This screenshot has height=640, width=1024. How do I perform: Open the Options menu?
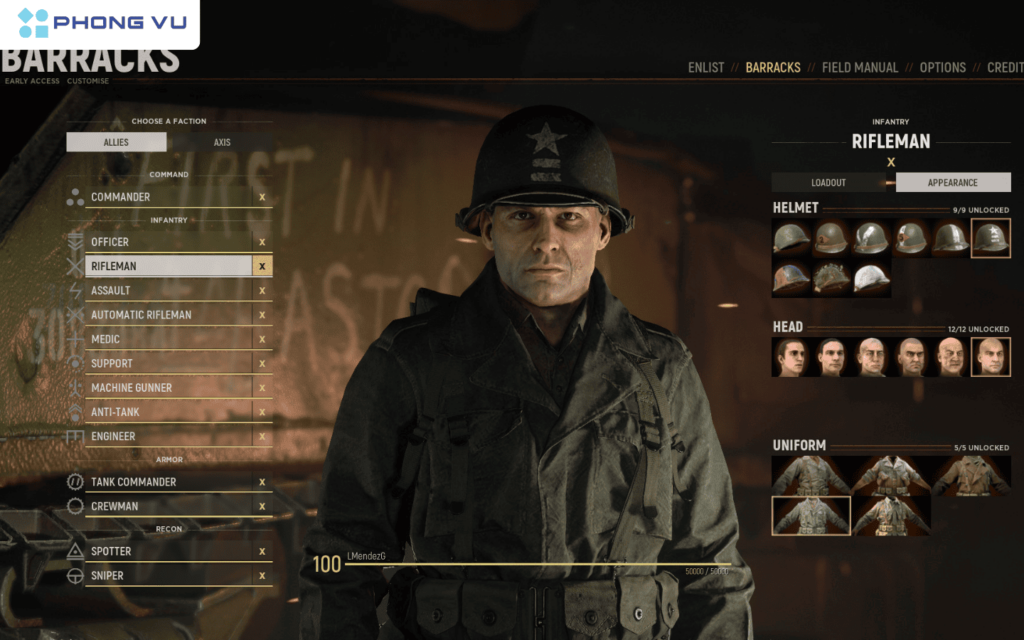pyautogui.click(x=942, y=68)
